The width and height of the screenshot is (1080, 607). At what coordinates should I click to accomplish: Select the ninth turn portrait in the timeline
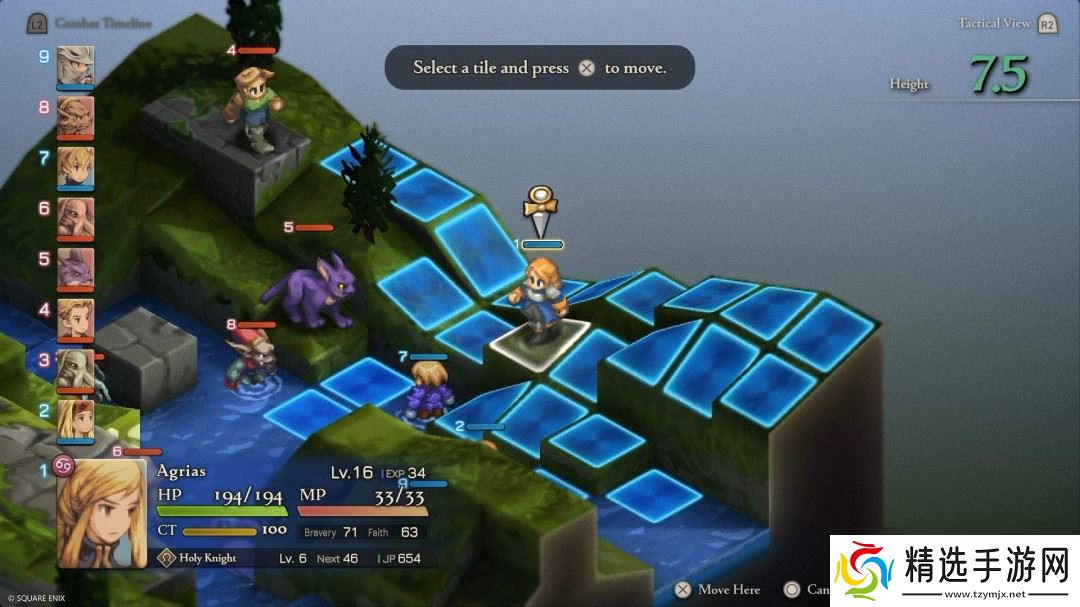tap(76, 66)
